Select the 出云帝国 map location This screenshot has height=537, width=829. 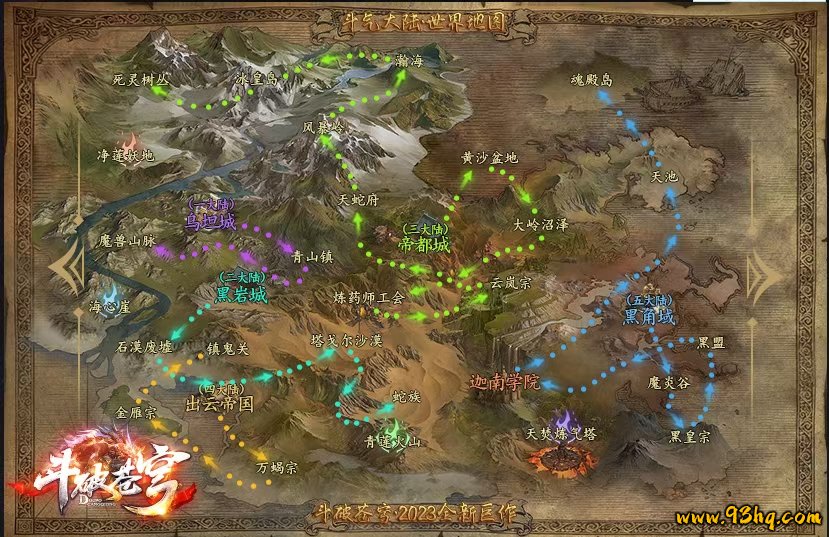coord(219,403)
